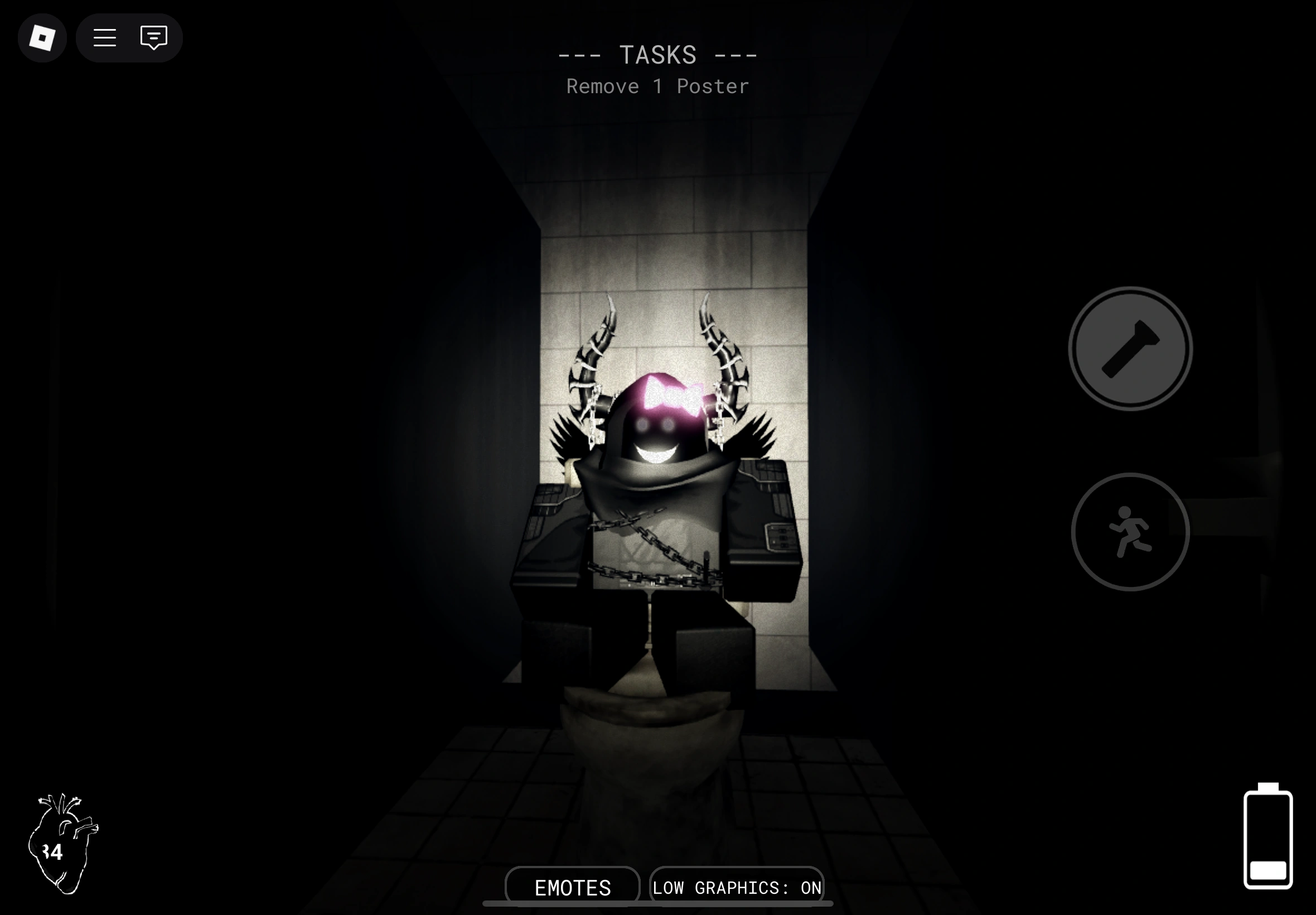Open the Roblox main menu logo
The width and height of the screenshot is (1316, 915).
(42, 38)
